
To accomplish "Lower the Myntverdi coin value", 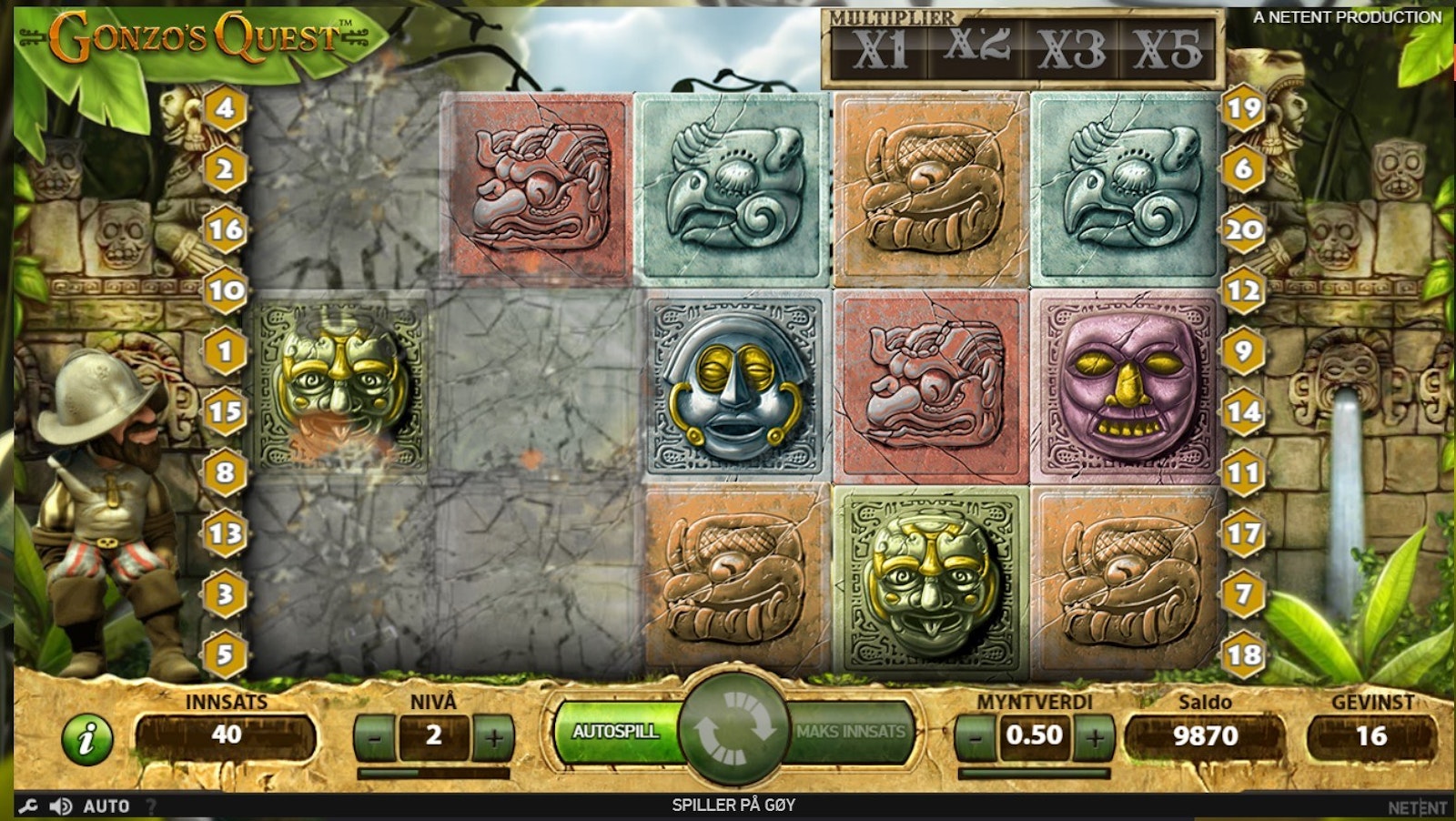I will point(976,736).
